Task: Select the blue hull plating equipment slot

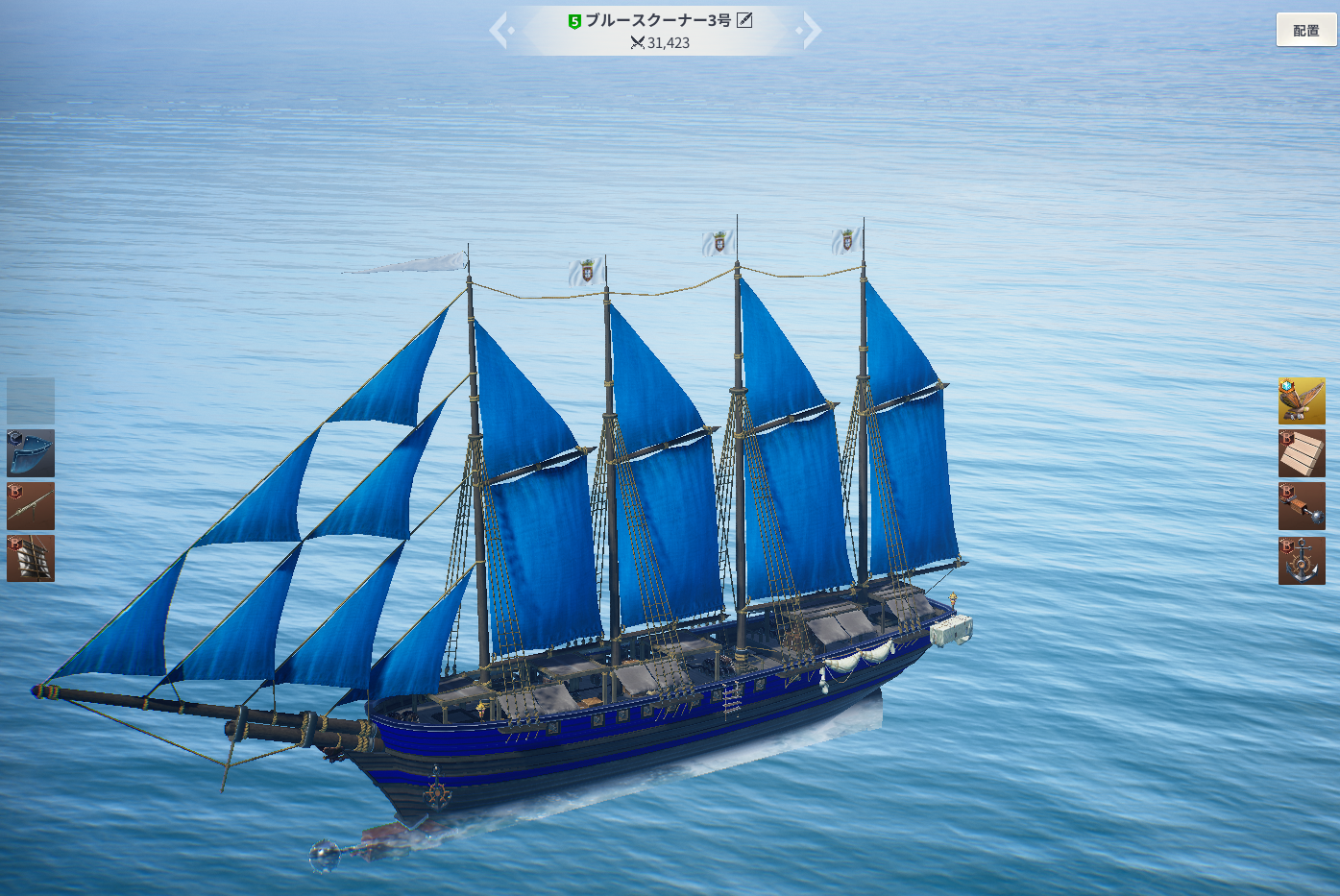Action: [x=31, y=453]
